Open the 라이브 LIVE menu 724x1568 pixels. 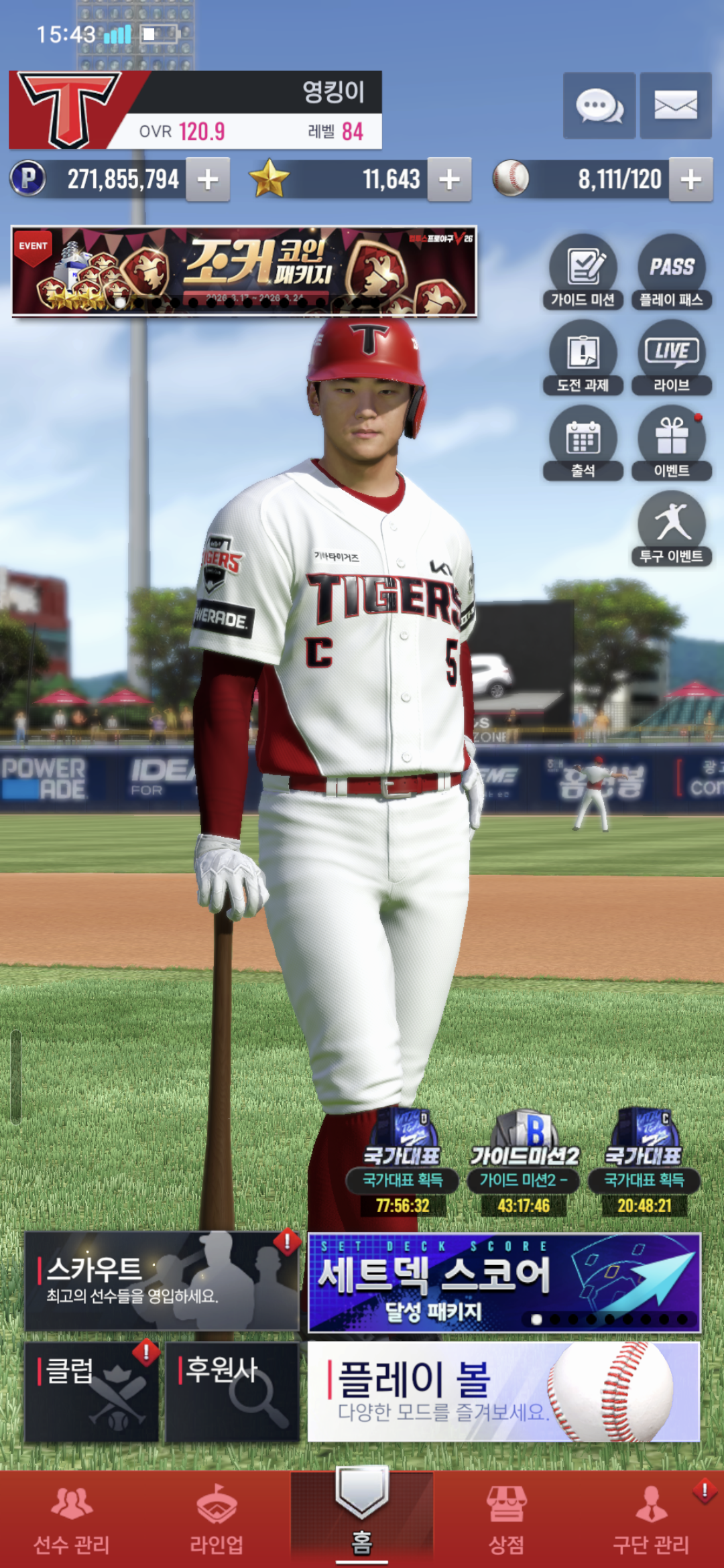pyautogui.click(x=671, y=358)
